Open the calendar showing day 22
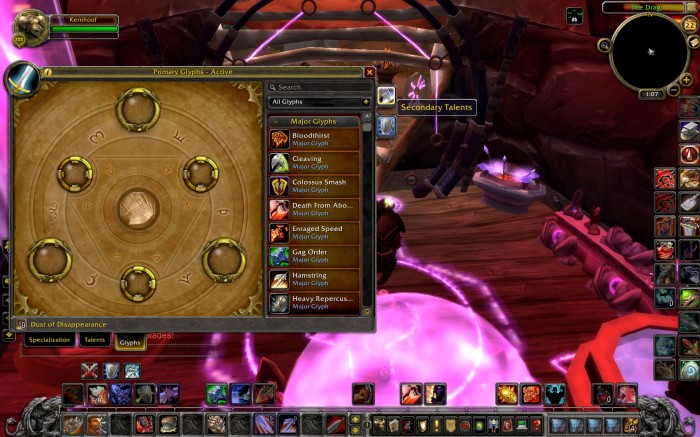700x437 pixels. tap(689, 23)
